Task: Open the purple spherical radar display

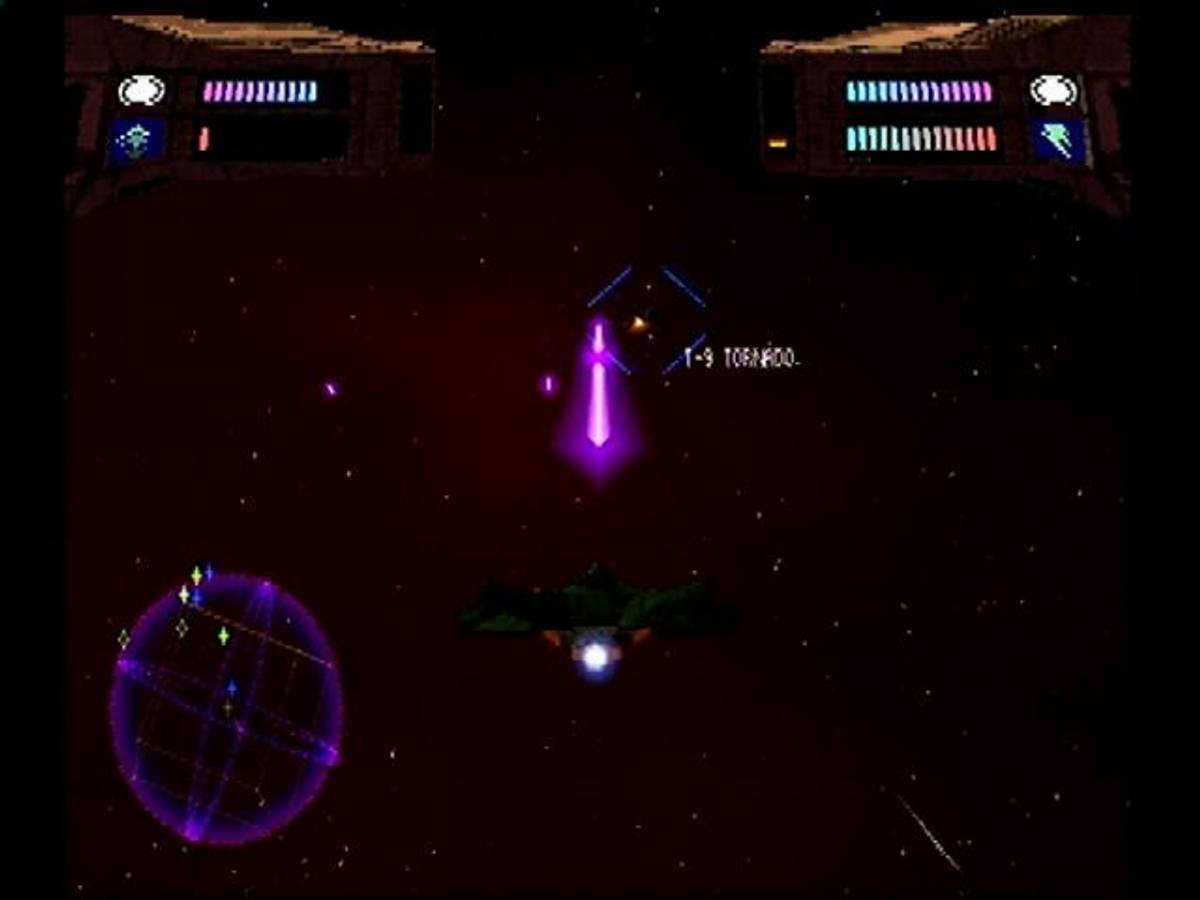Action: point(226,708)
